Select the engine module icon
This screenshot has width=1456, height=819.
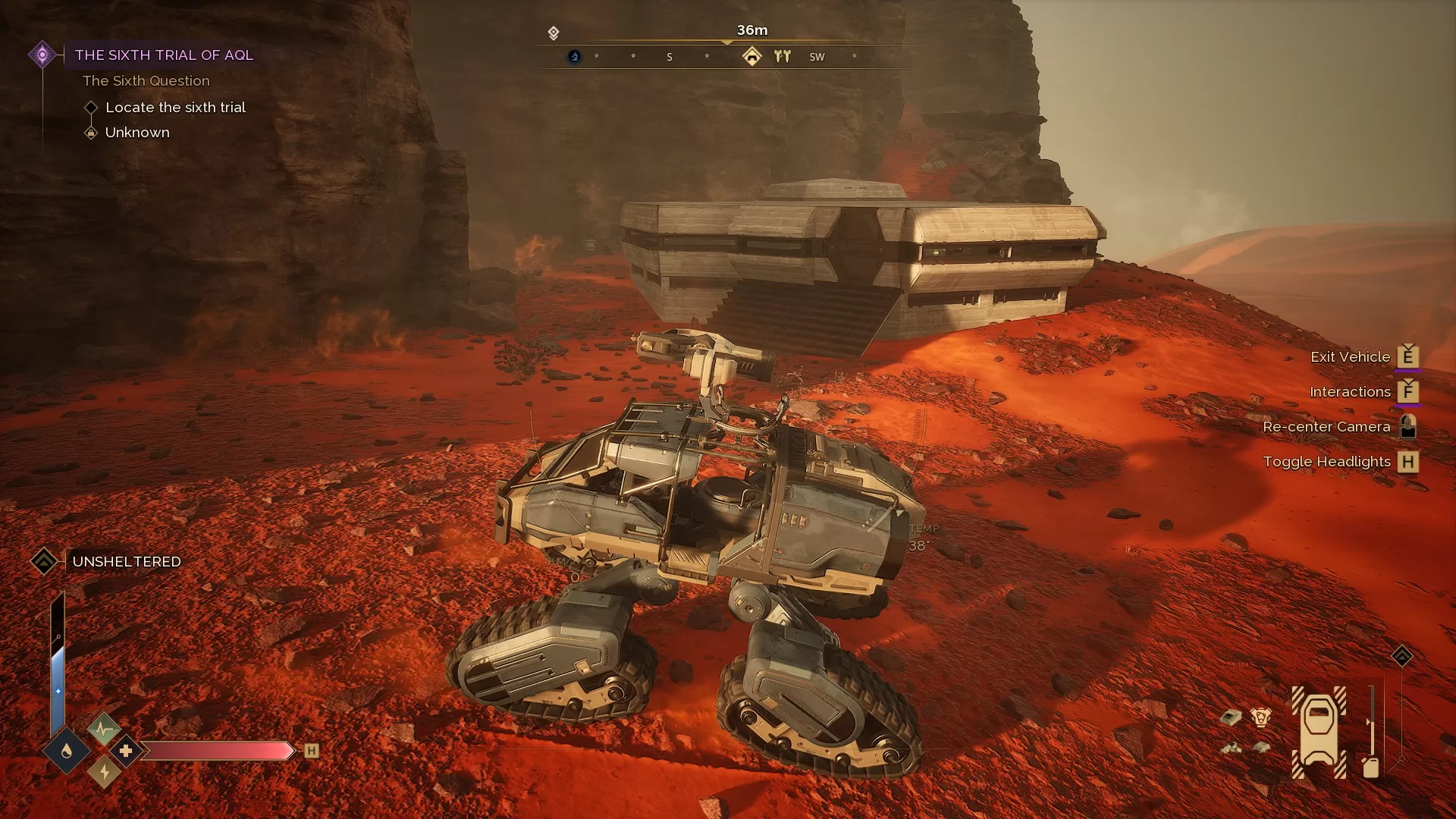coord(1260,717)
